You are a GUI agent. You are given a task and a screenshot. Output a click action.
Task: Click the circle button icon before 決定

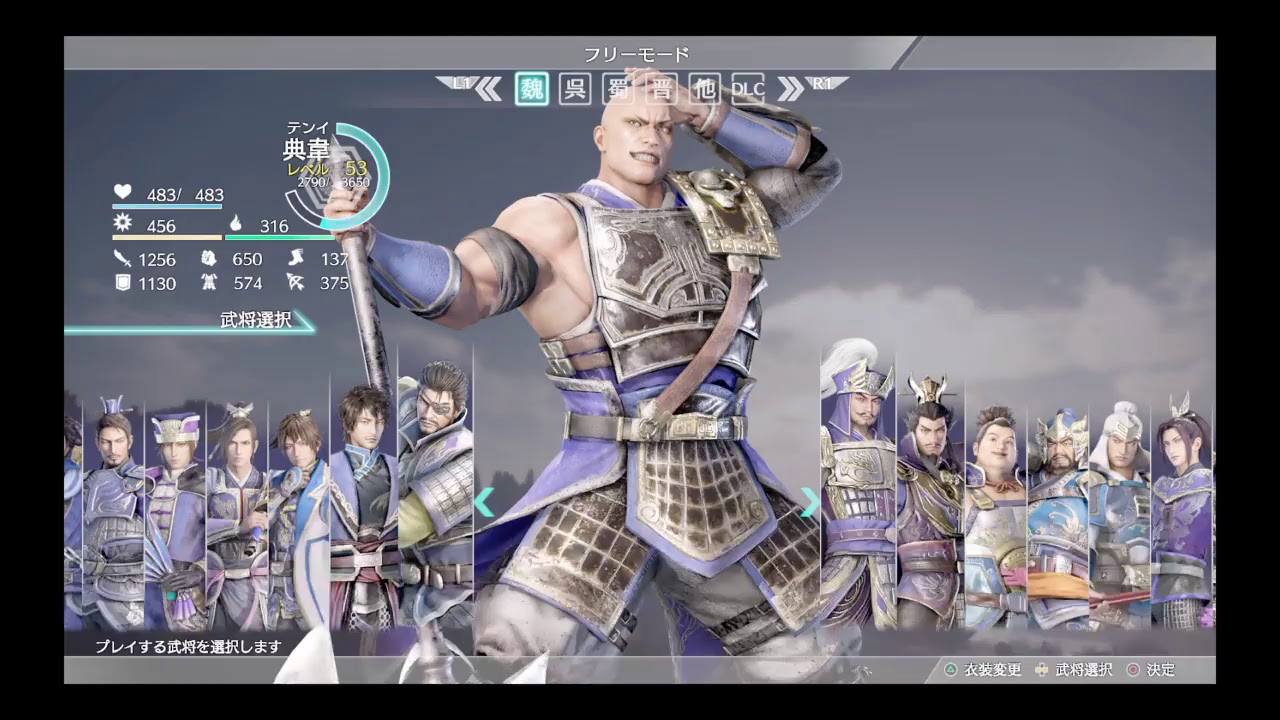(1133, 670)
